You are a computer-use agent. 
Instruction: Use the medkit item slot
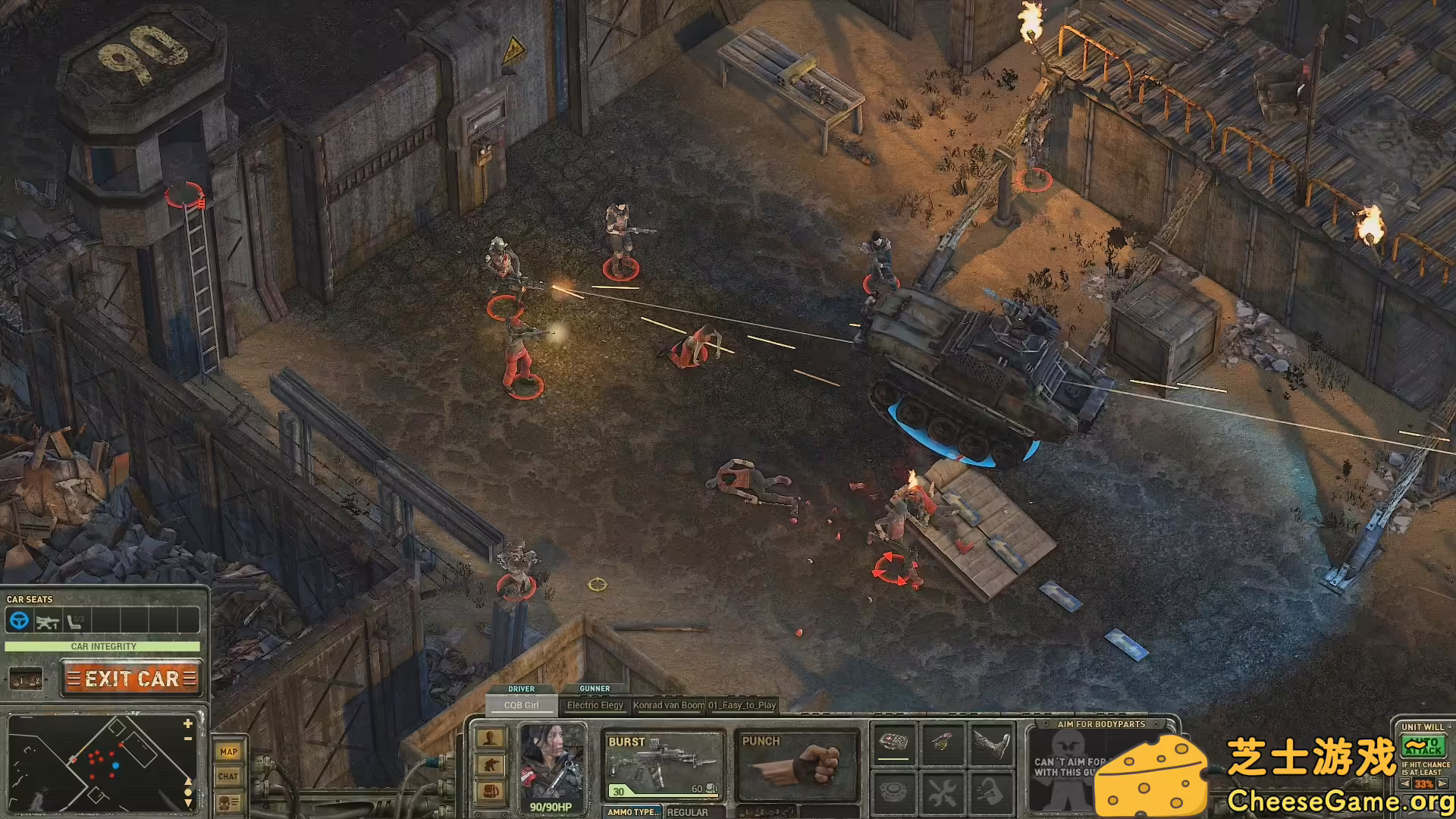(x=893, y=742)
